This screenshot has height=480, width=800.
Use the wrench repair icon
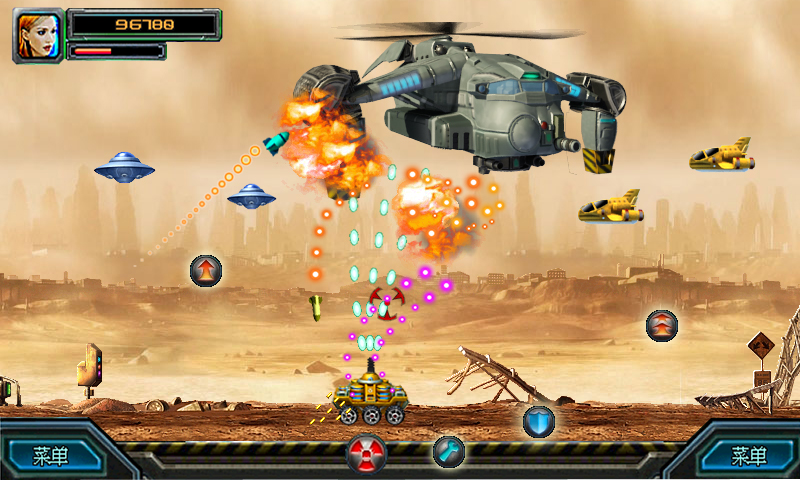pos(448,452)
